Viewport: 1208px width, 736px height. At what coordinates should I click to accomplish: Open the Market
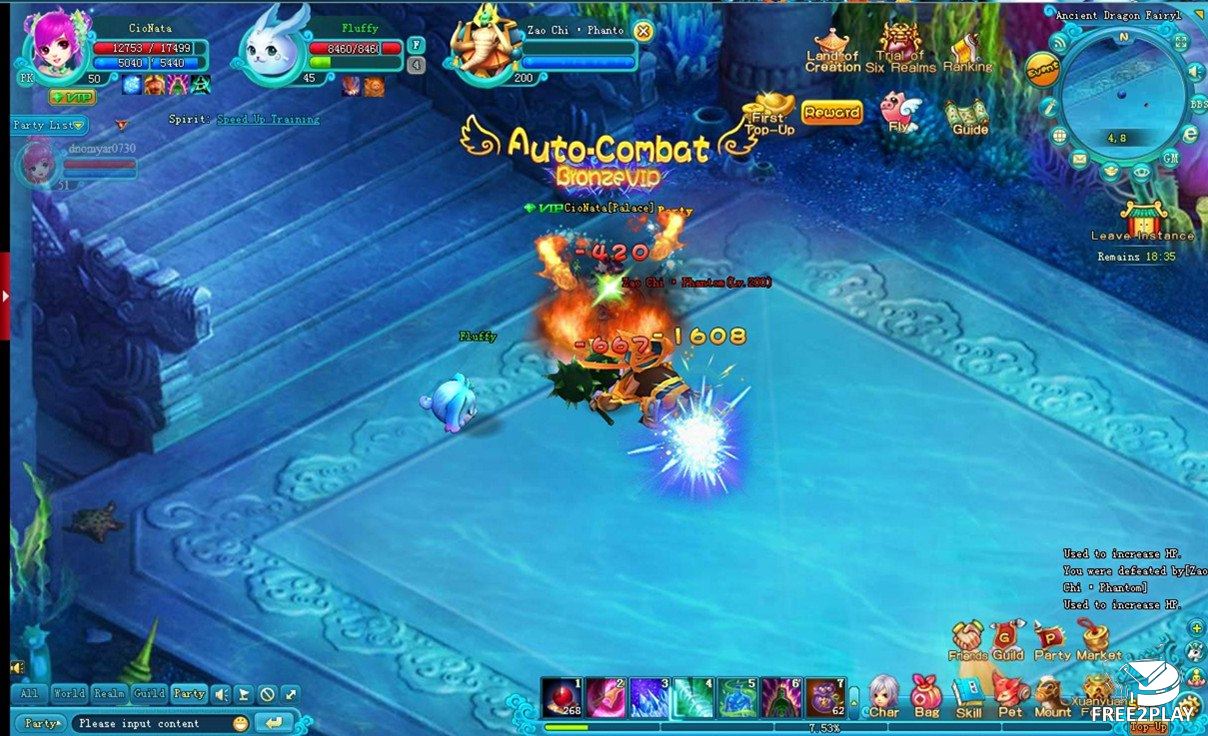(1098, 640)
